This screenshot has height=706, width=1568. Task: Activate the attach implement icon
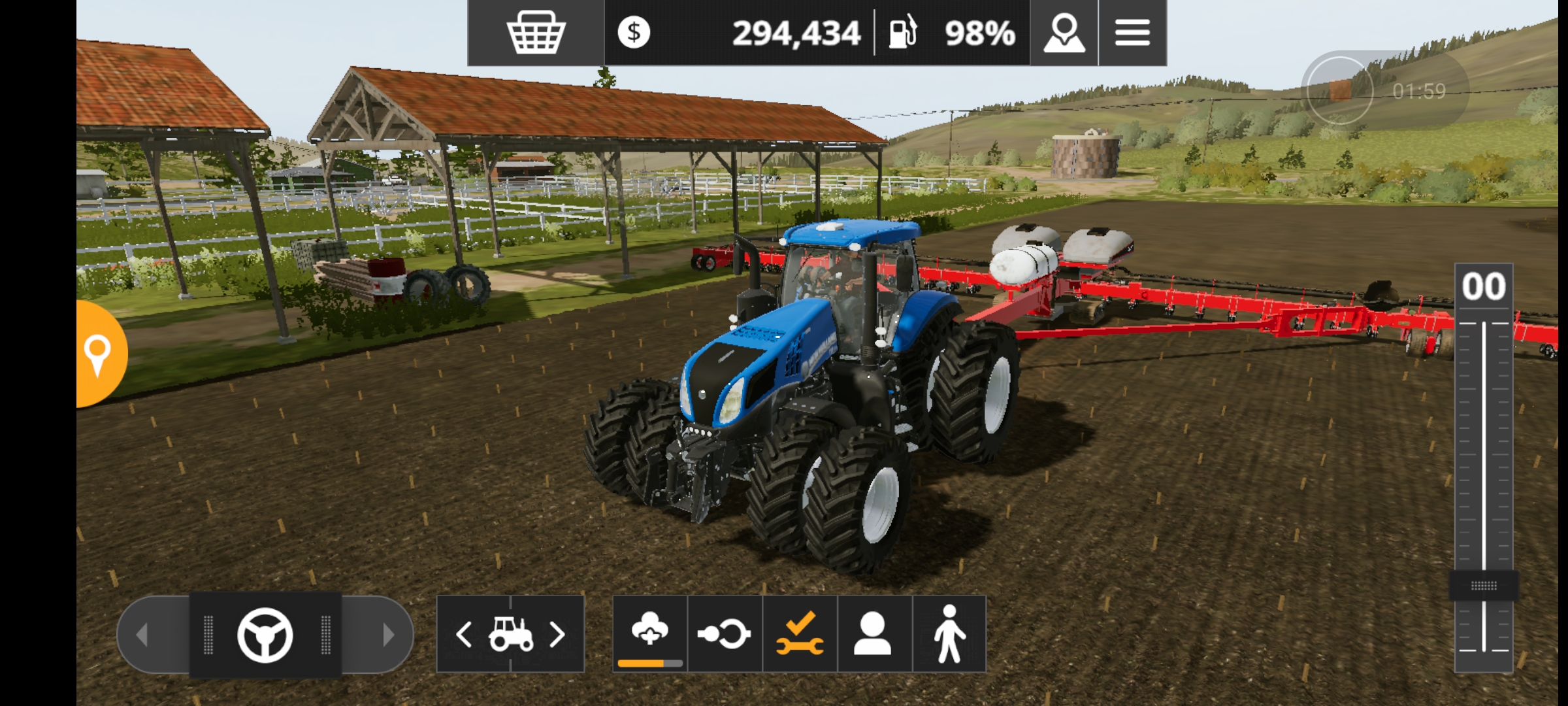pos(725,633)
